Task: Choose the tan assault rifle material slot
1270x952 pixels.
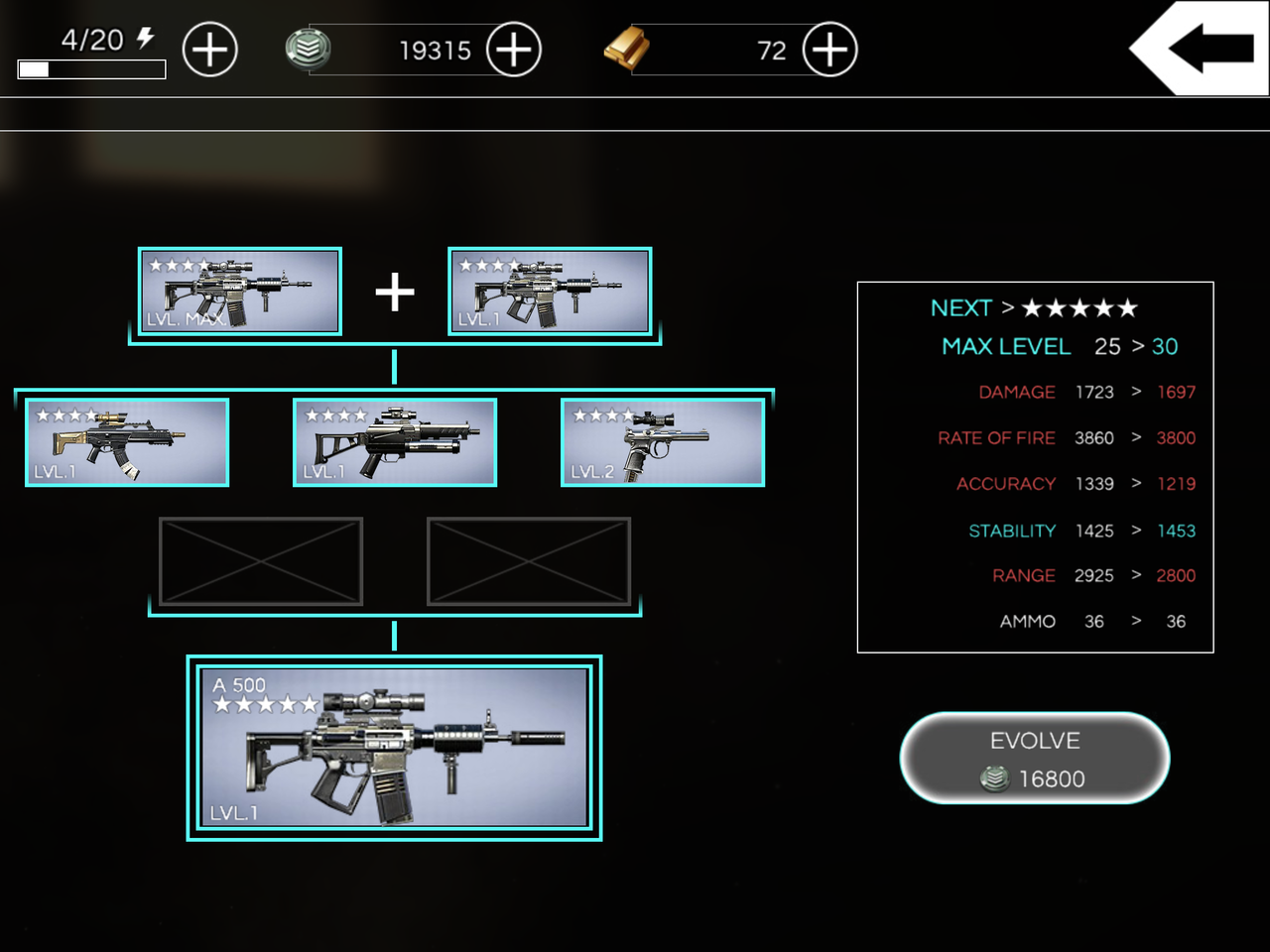Action: pyautogui.click(x=127, y=442)
